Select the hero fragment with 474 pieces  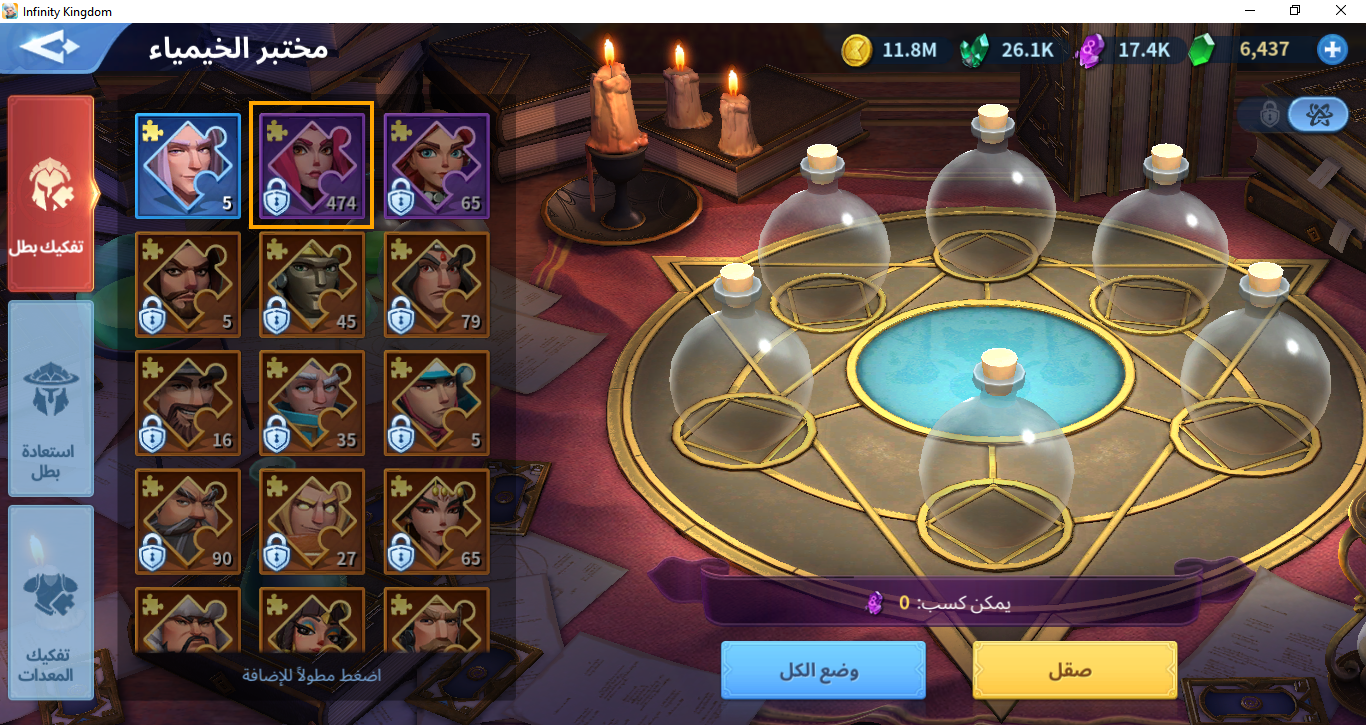coord(312,166)
